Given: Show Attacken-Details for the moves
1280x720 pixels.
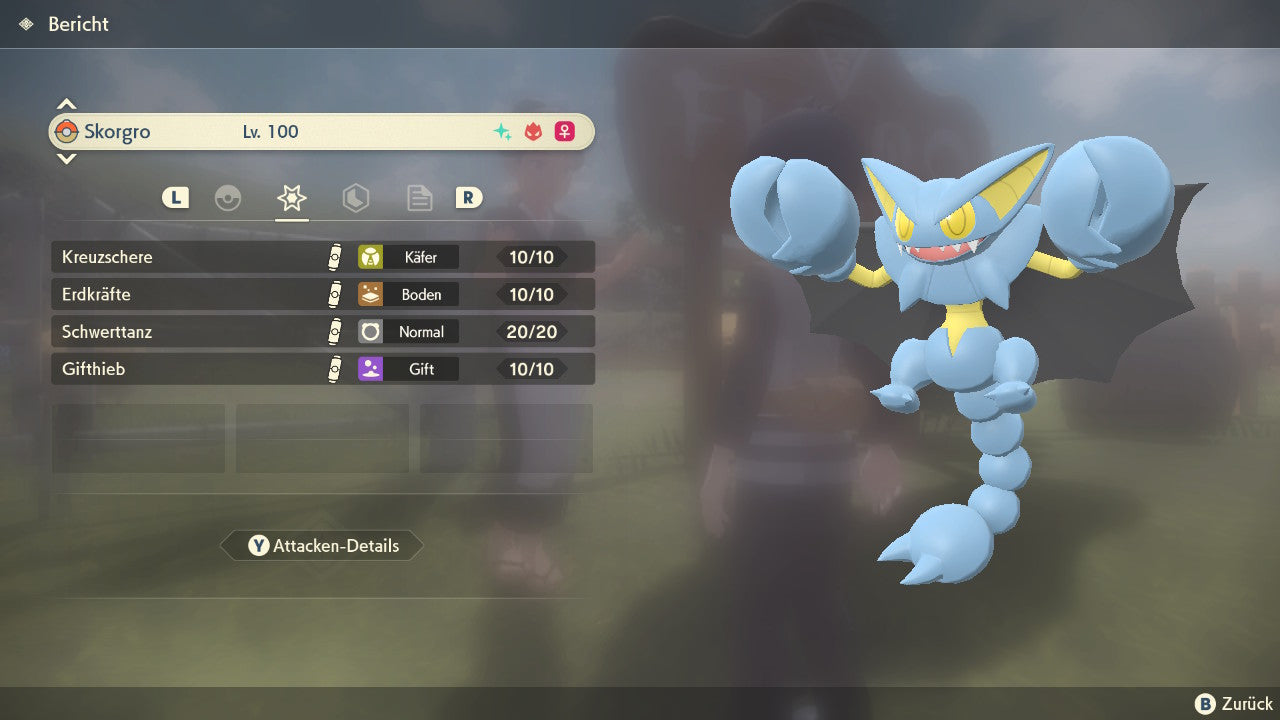Looking at the screenshot, I should coord(322,546).
